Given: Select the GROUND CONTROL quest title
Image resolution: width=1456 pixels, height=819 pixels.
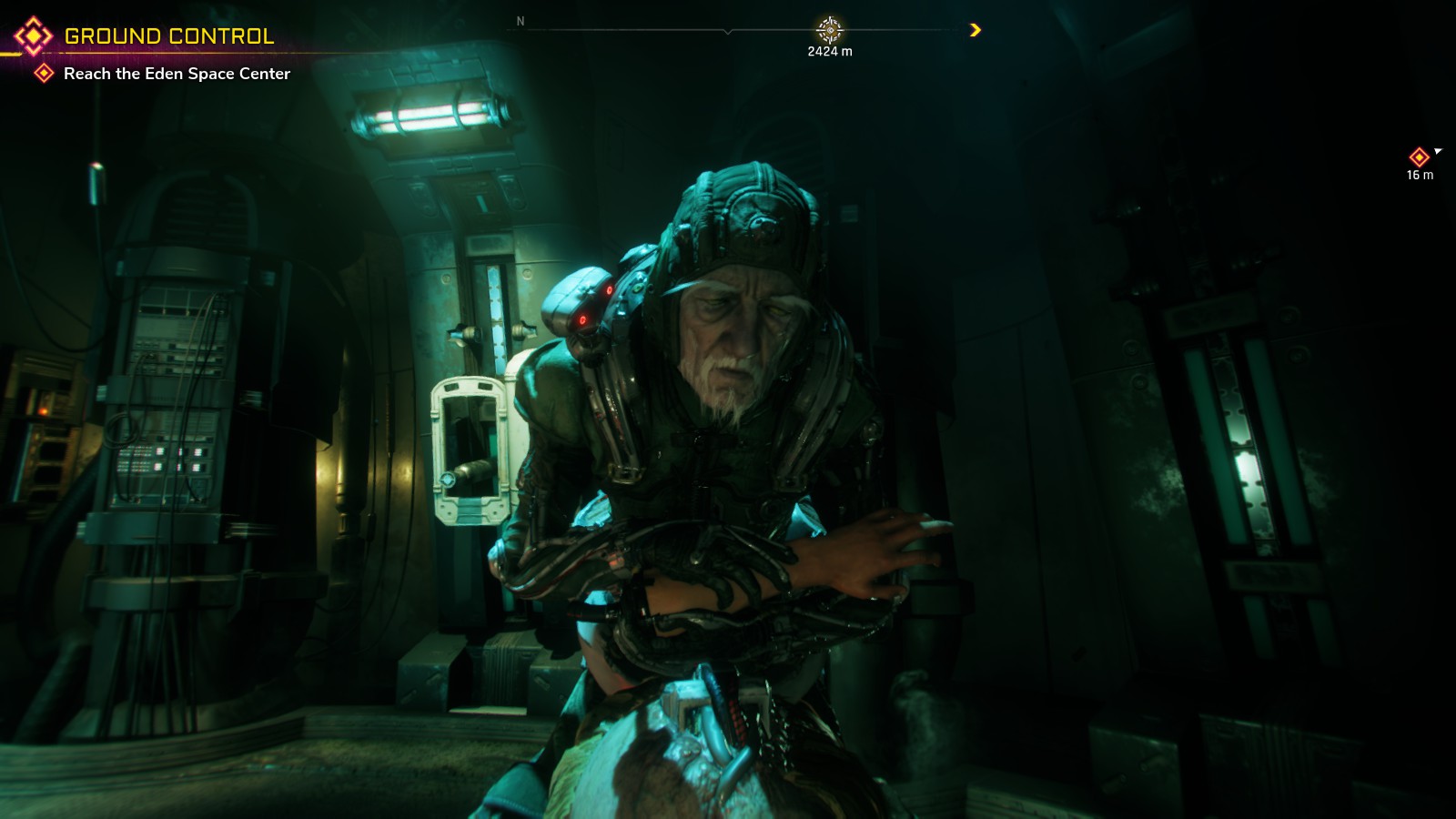Looking at the screenshot, I should [x=168, y=34].
